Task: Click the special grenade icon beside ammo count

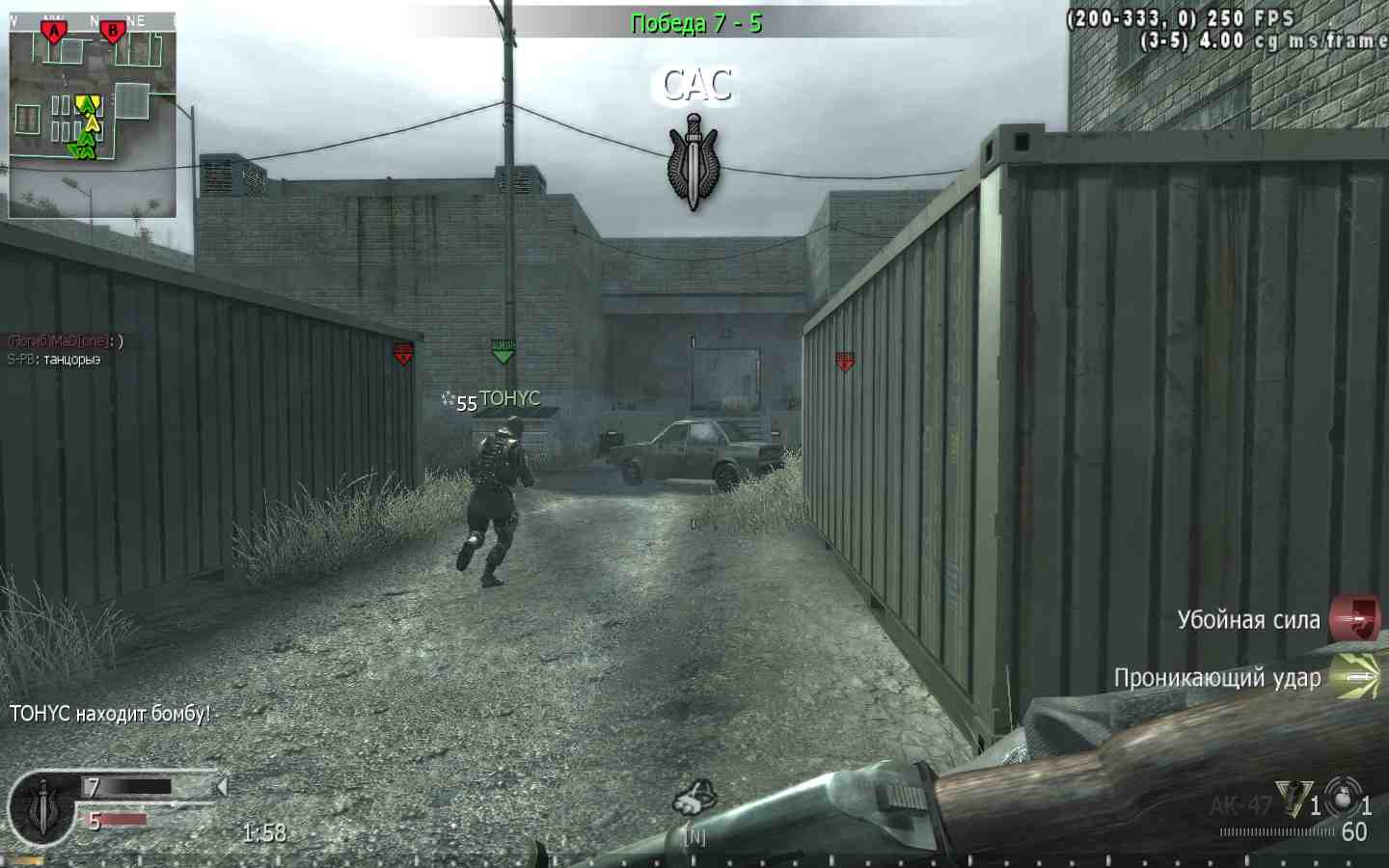Action: [1341, 799]
